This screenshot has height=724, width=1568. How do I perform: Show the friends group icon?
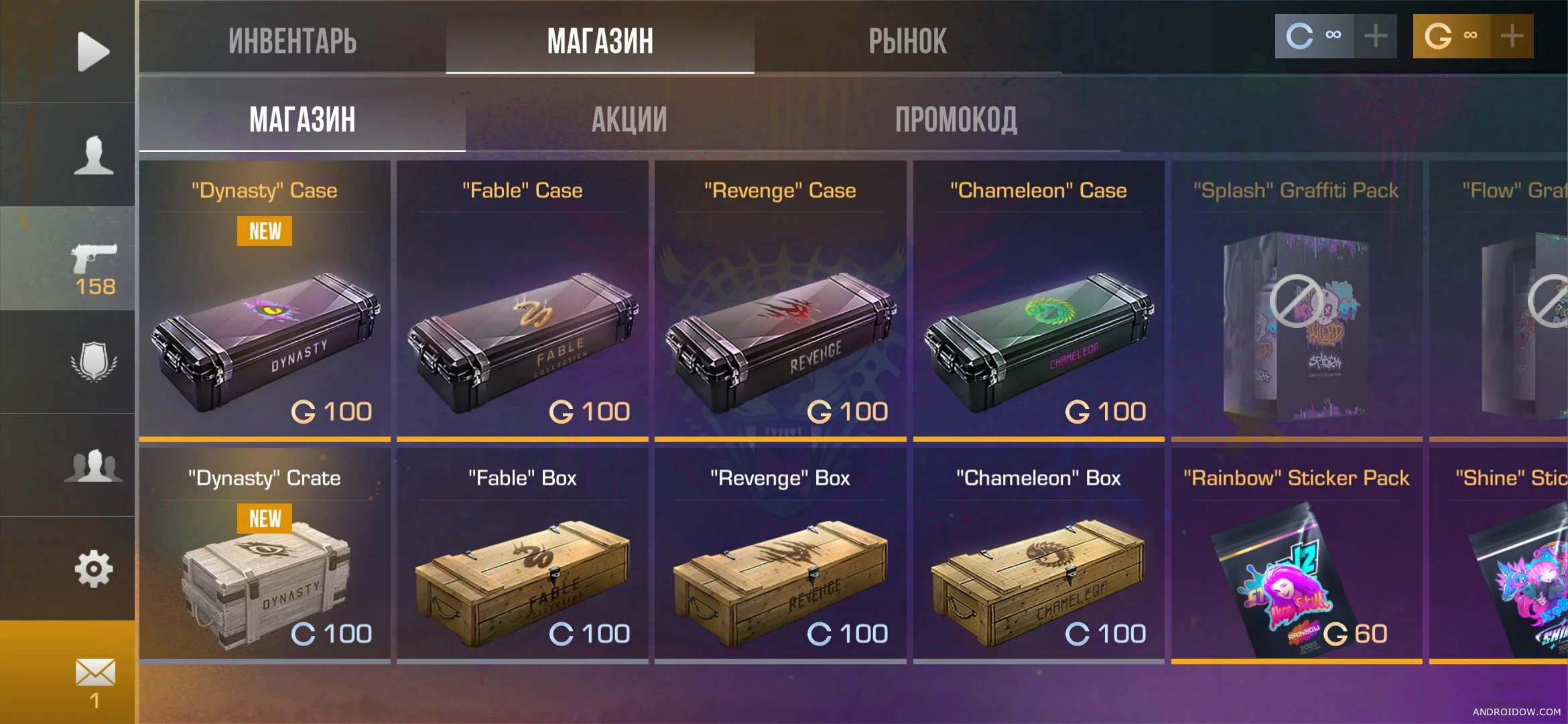click(94, 465)
